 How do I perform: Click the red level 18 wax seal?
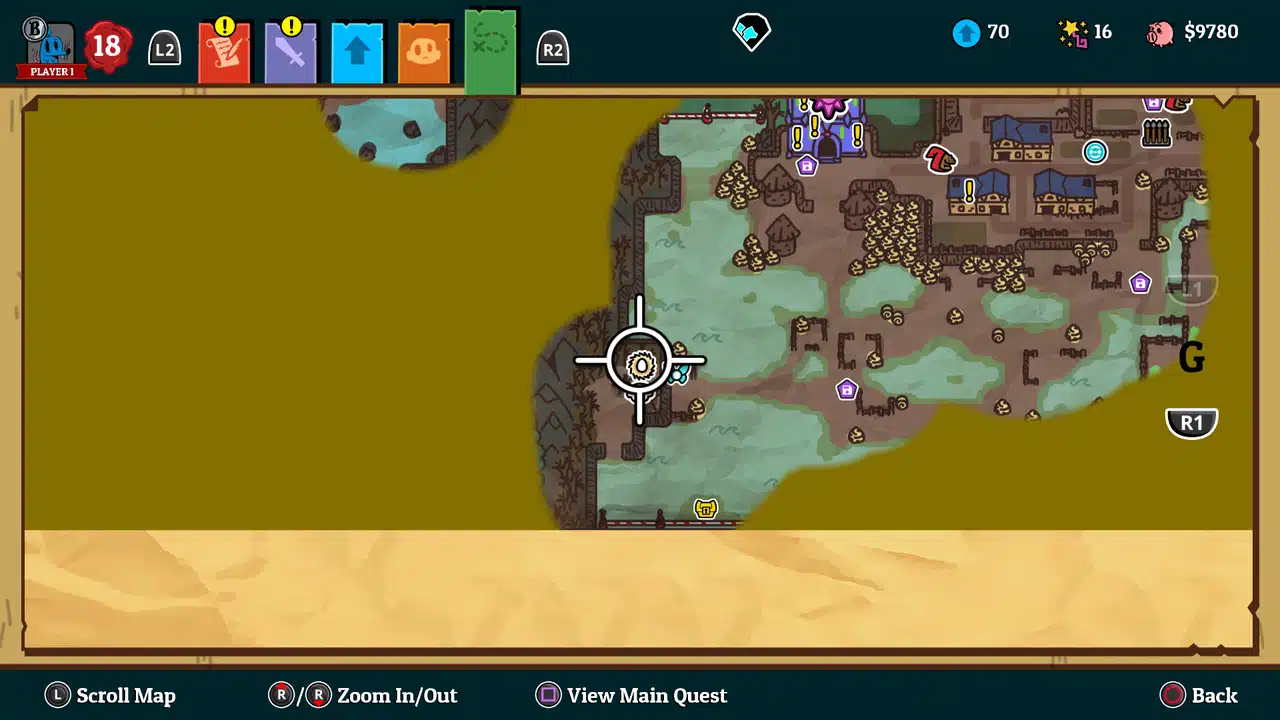[106, 45]
